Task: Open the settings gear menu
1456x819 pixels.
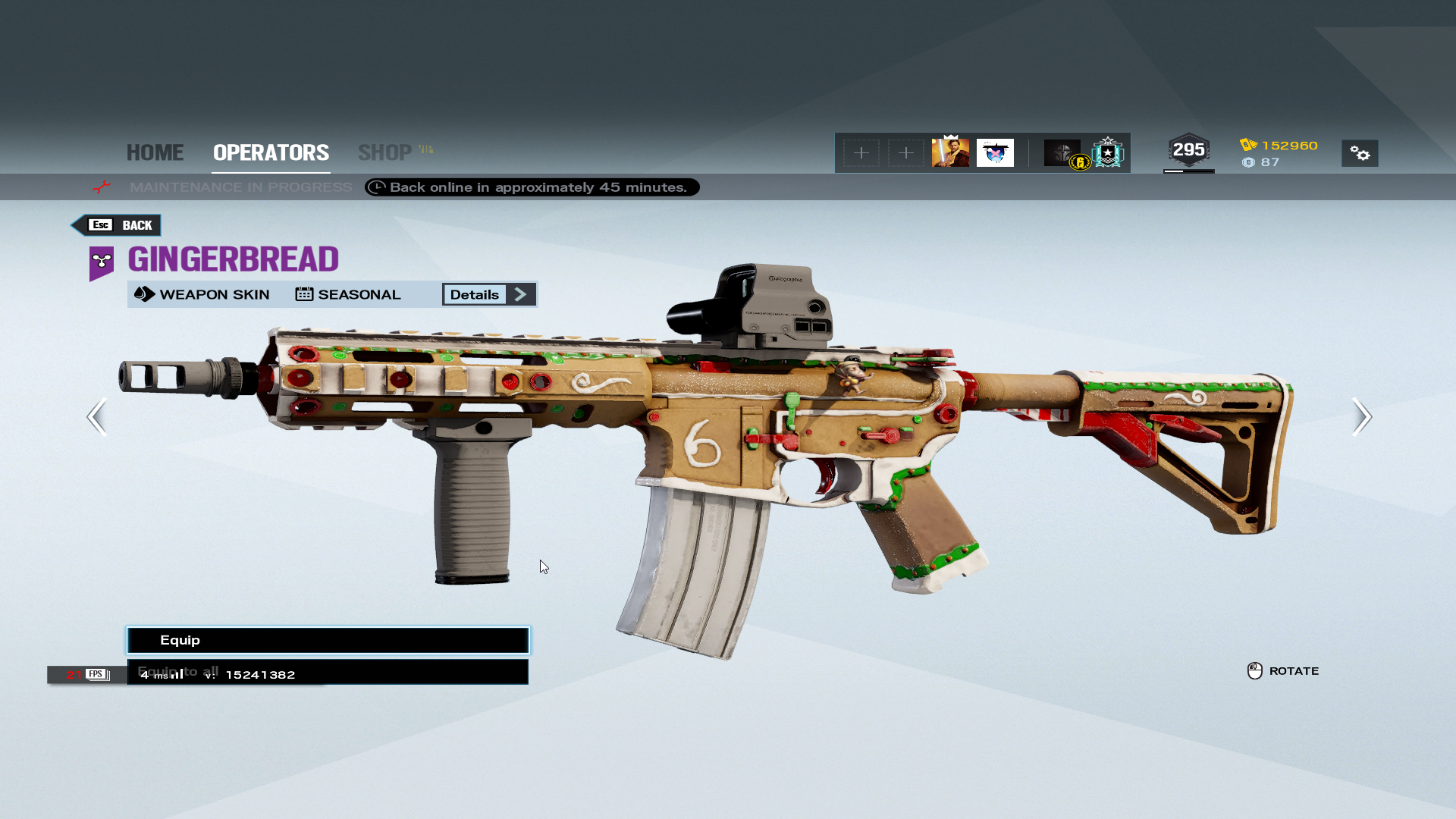Action: pos(1360,153)
